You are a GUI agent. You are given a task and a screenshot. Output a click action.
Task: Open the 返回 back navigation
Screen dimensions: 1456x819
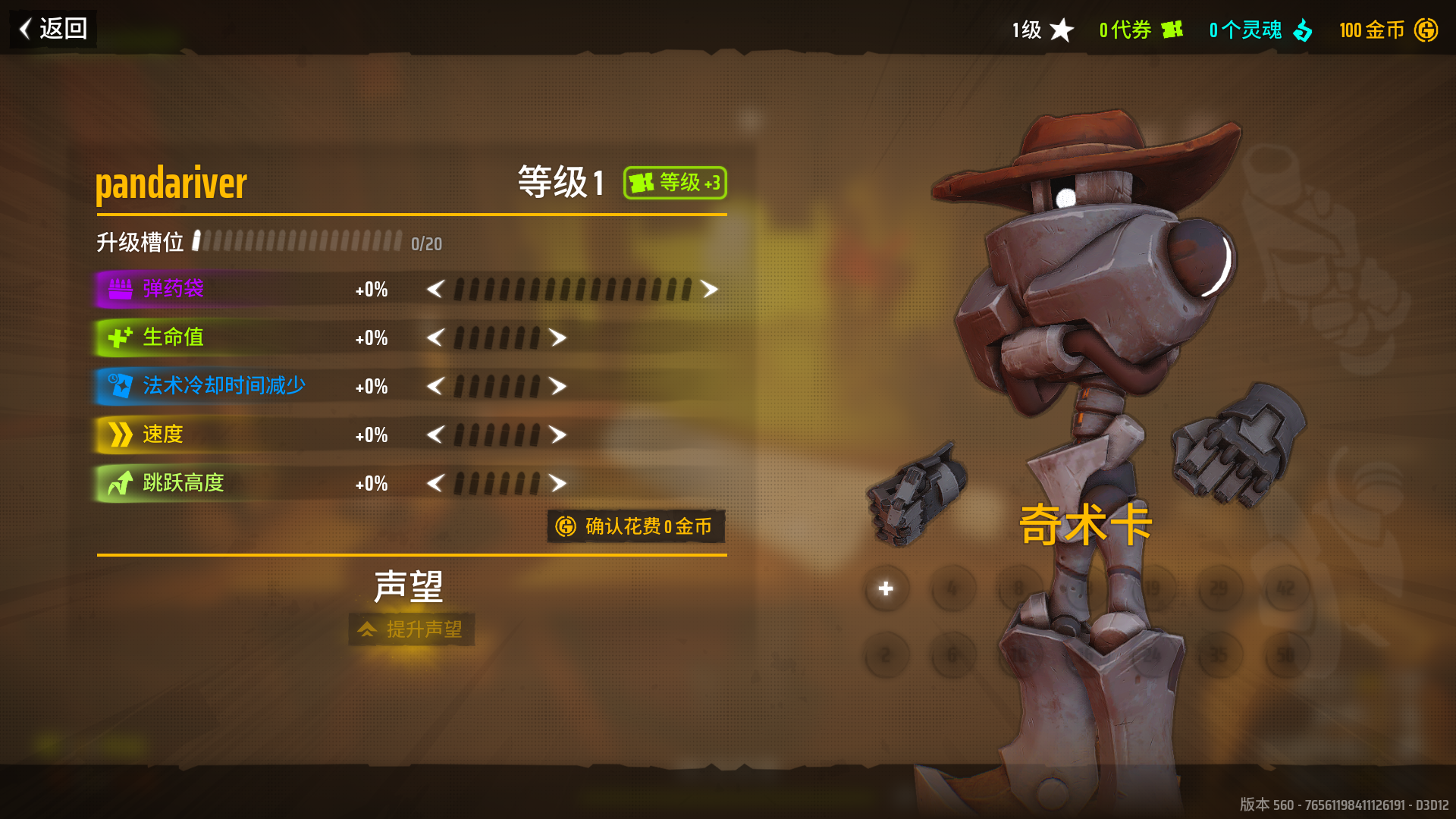51,30
